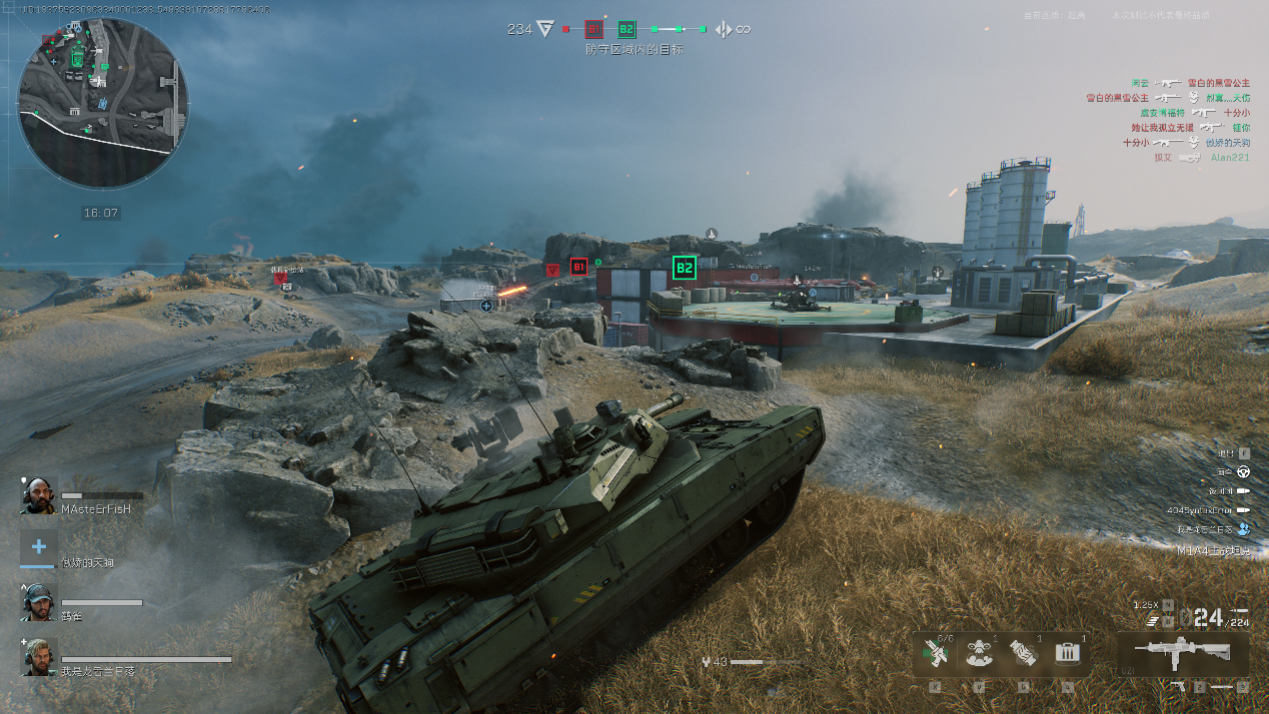Image resolution: width=1269 pixels, height=714 pixels.
Task: Select the squadmate portrait wearing a cap
Action: click(x=38, y=602)
